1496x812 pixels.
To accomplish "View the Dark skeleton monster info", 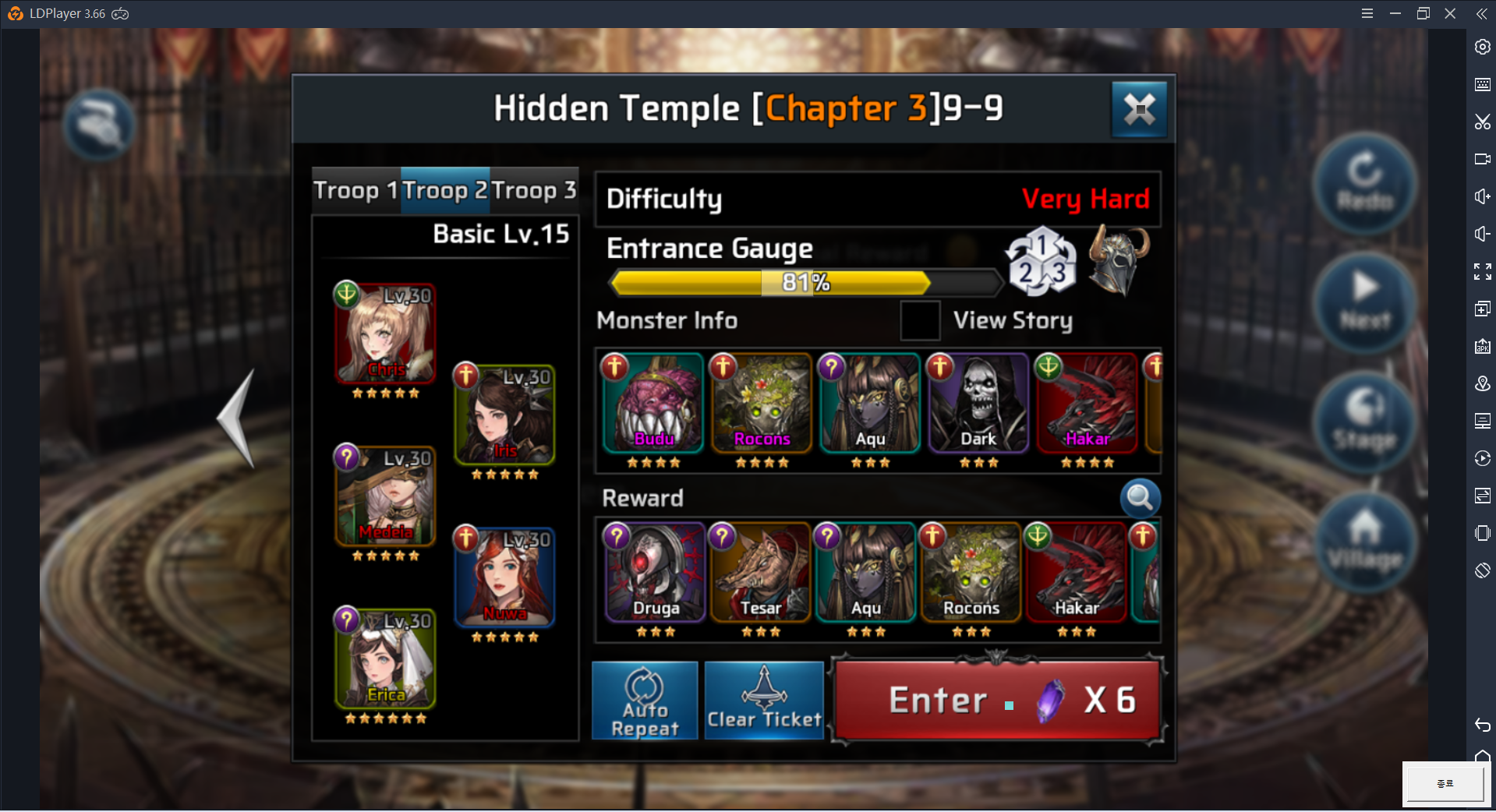I will coord(978,404).
